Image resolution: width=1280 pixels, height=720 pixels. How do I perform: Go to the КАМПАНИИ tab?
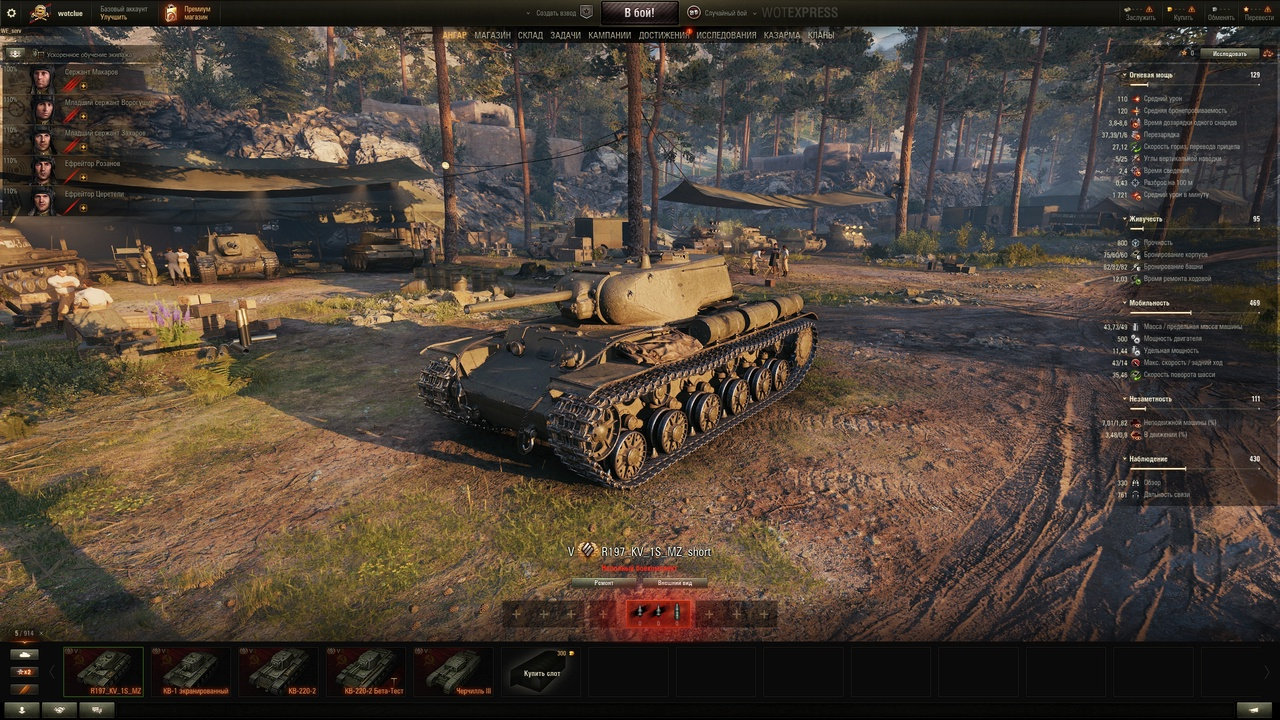tap(609, 36)
